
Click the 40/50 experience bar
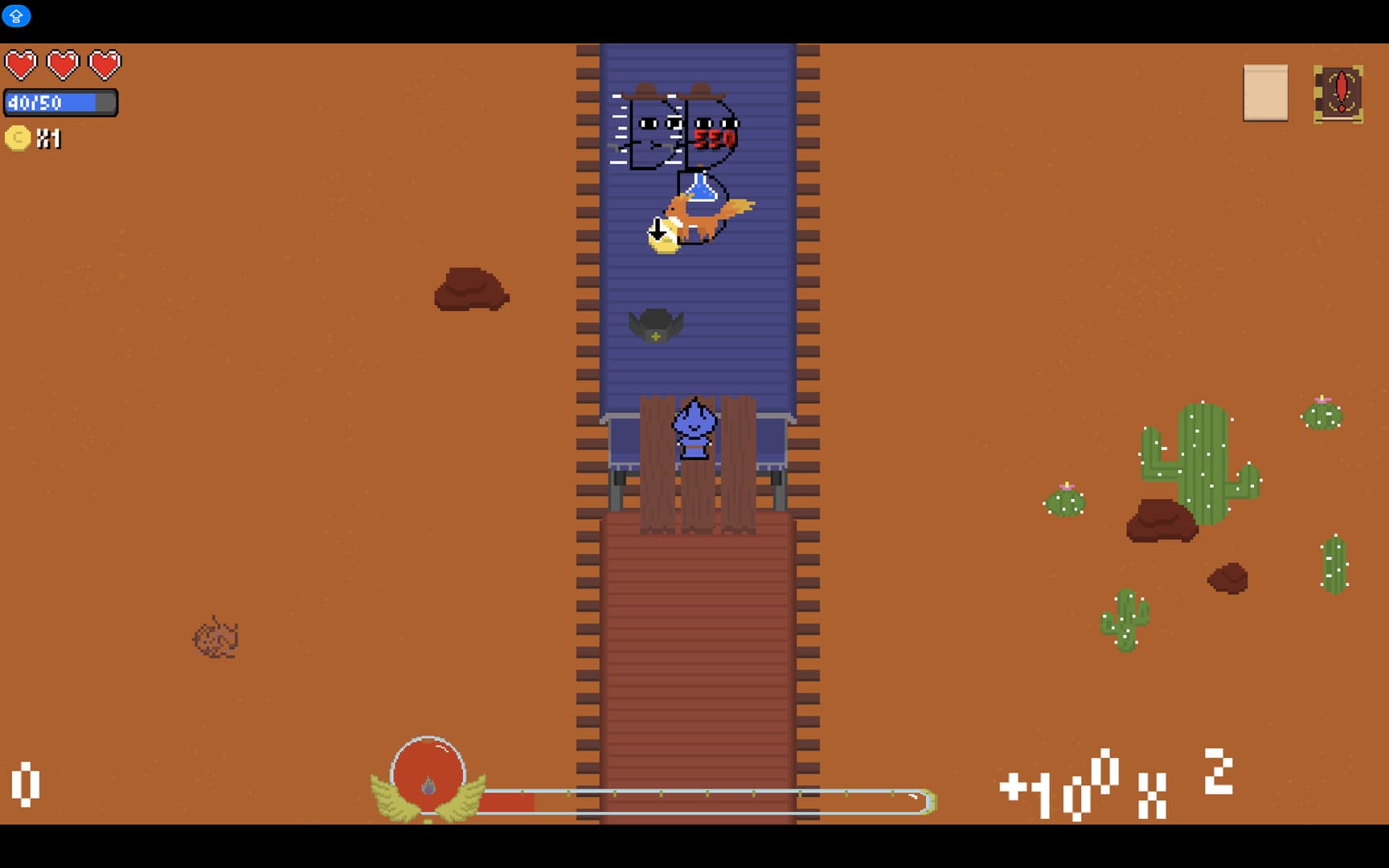tap(60, 103)
